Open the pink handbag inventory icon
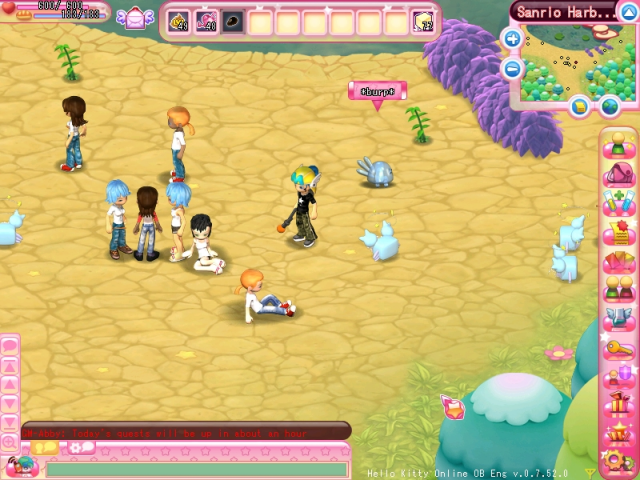This screenshot has height=480, width=640. (x=617, y=173)
